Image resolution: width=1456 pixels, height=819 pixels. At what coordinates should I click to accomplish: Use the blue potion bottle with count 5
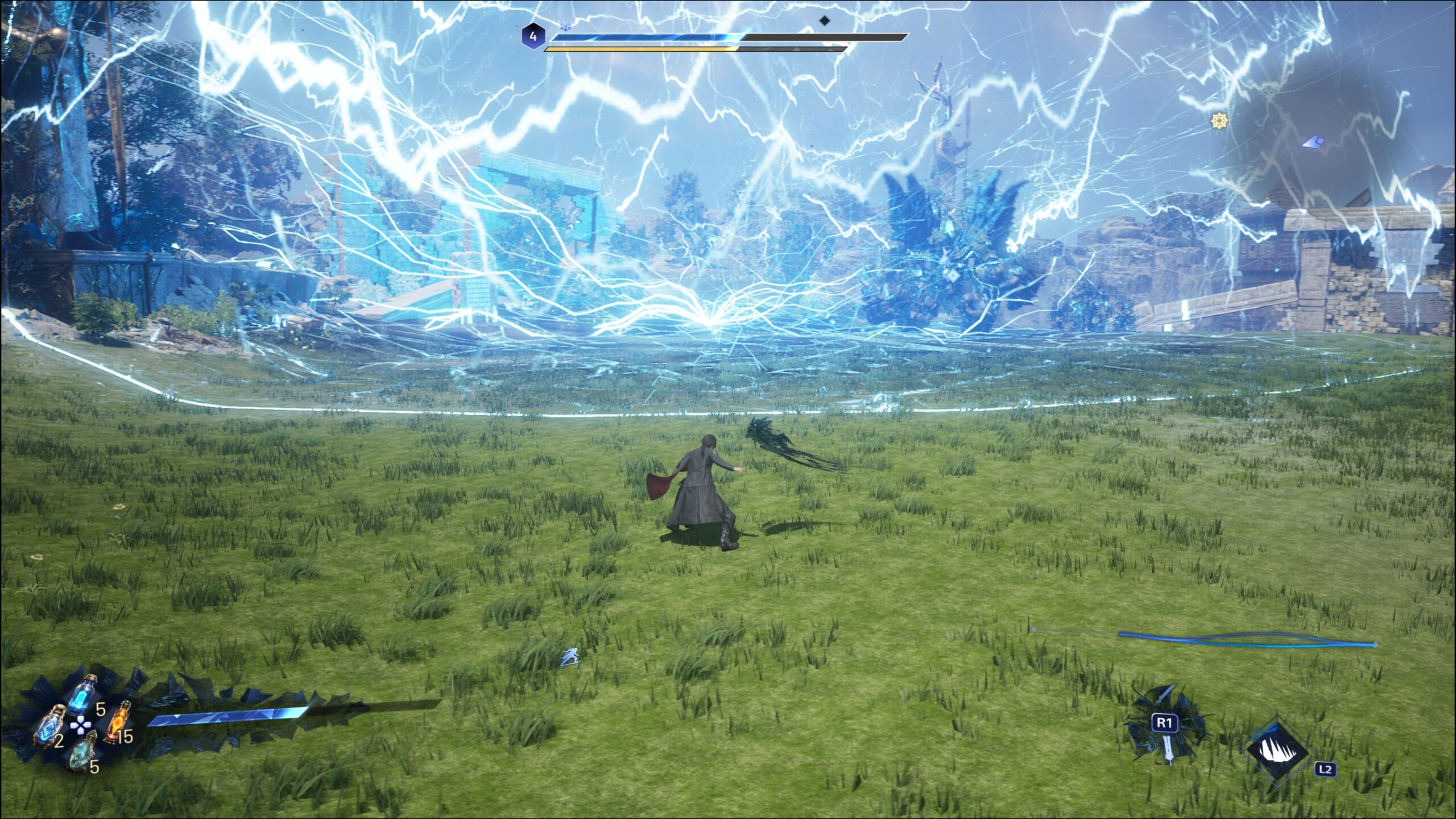pos(81,697)
